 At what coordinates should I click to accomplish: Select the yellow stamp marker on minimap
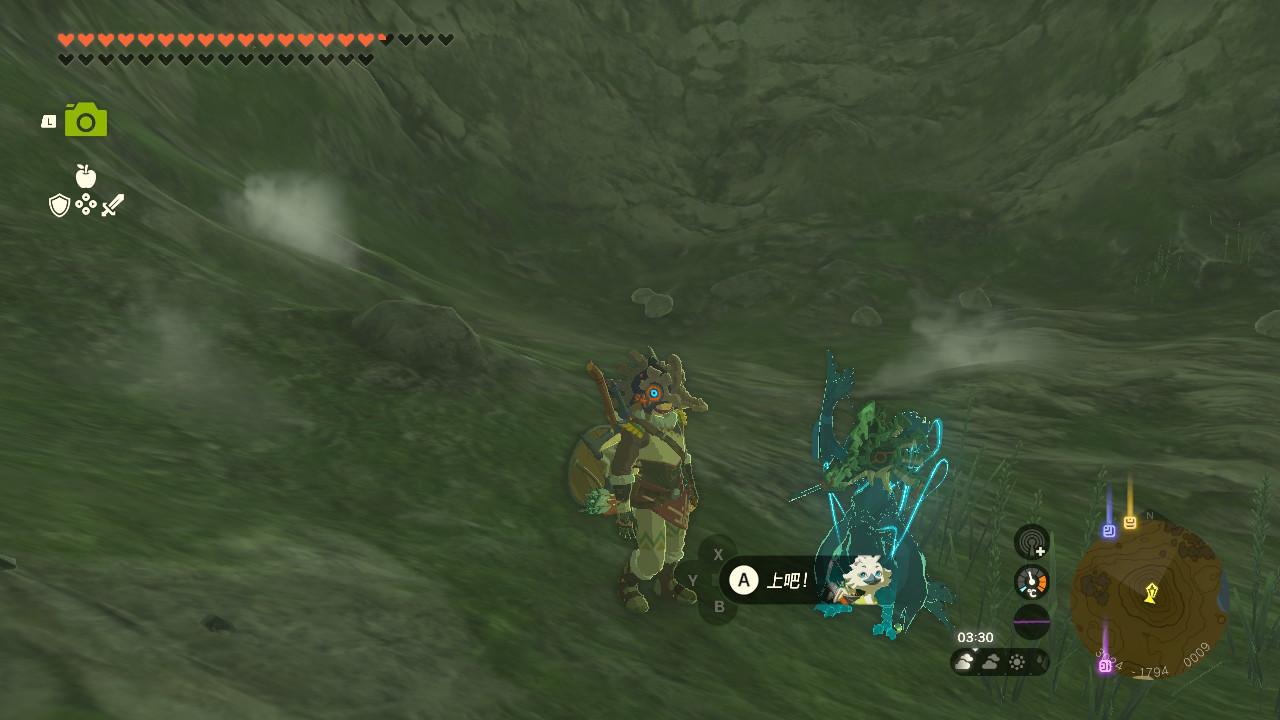click(x=1130, y=522)
